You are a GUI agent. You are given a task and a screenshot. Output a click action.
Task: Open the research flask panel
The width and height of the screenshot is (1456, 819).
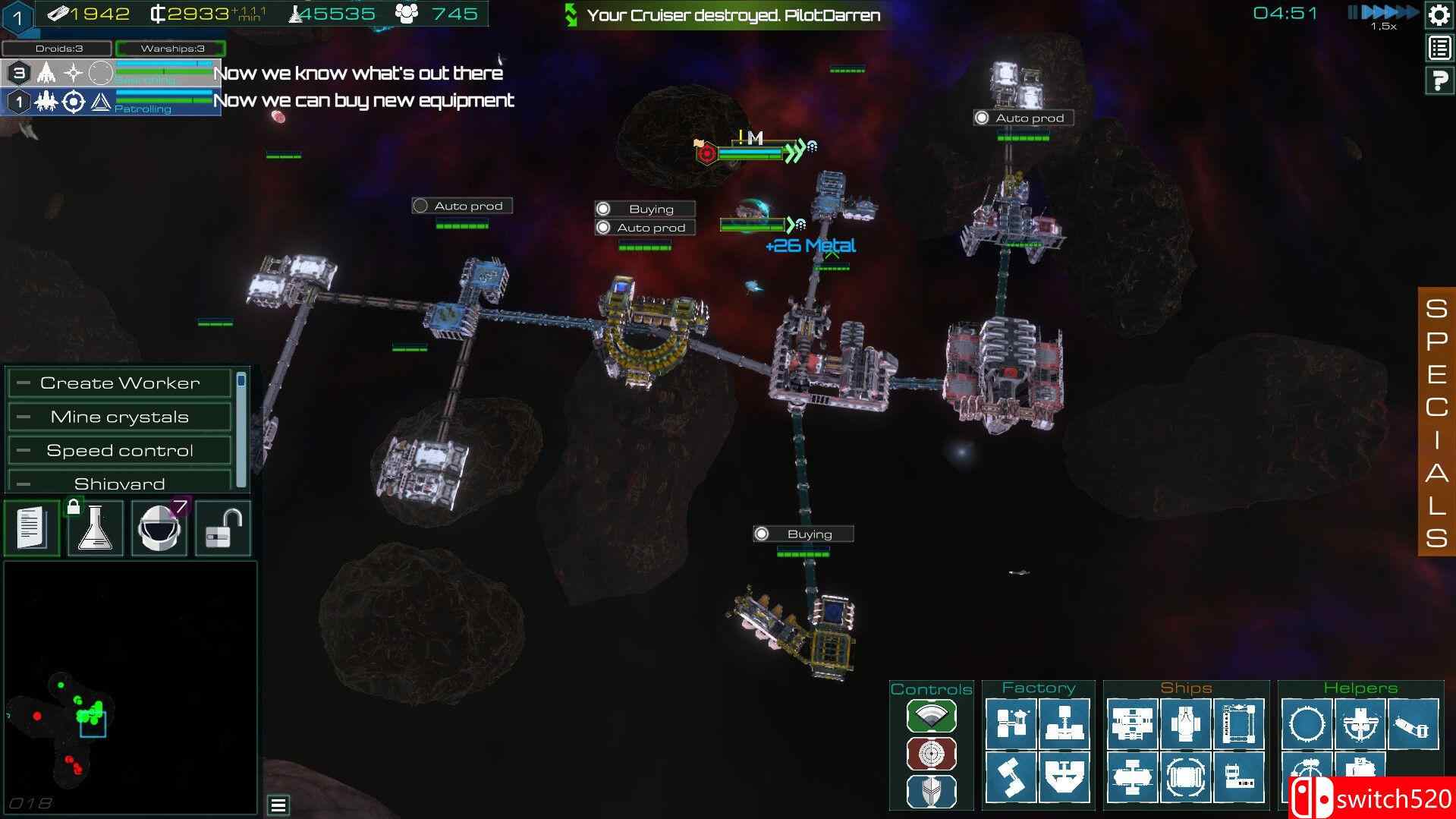point(96,528)
